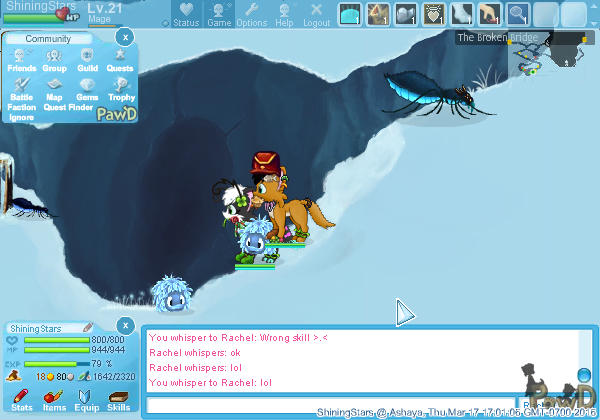
Task: Open the Options wrench menu
Action: tap(251, 14)
